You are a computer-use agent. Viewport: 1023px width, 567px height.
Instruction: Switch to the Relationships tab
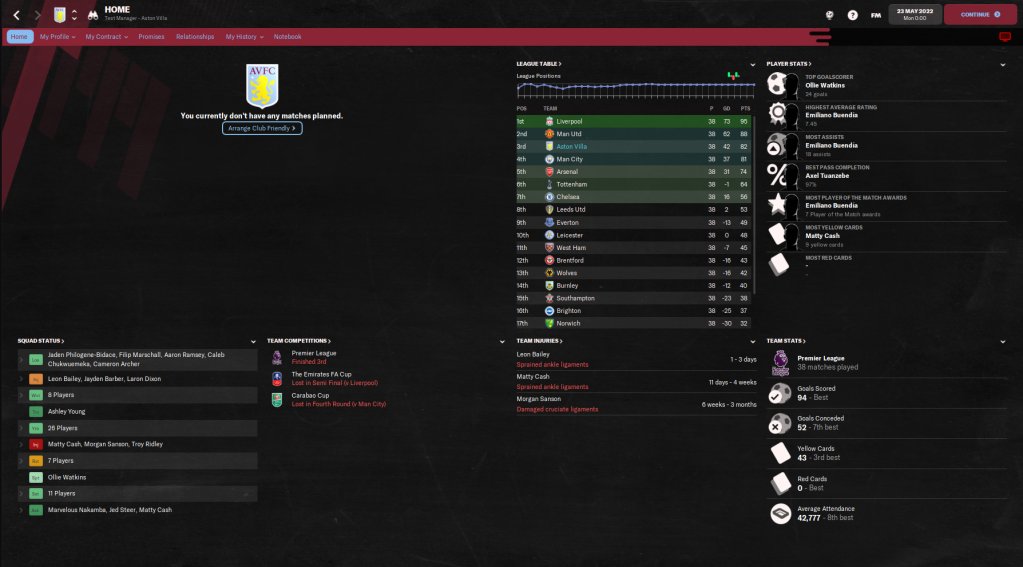click(x=195, y=37)
